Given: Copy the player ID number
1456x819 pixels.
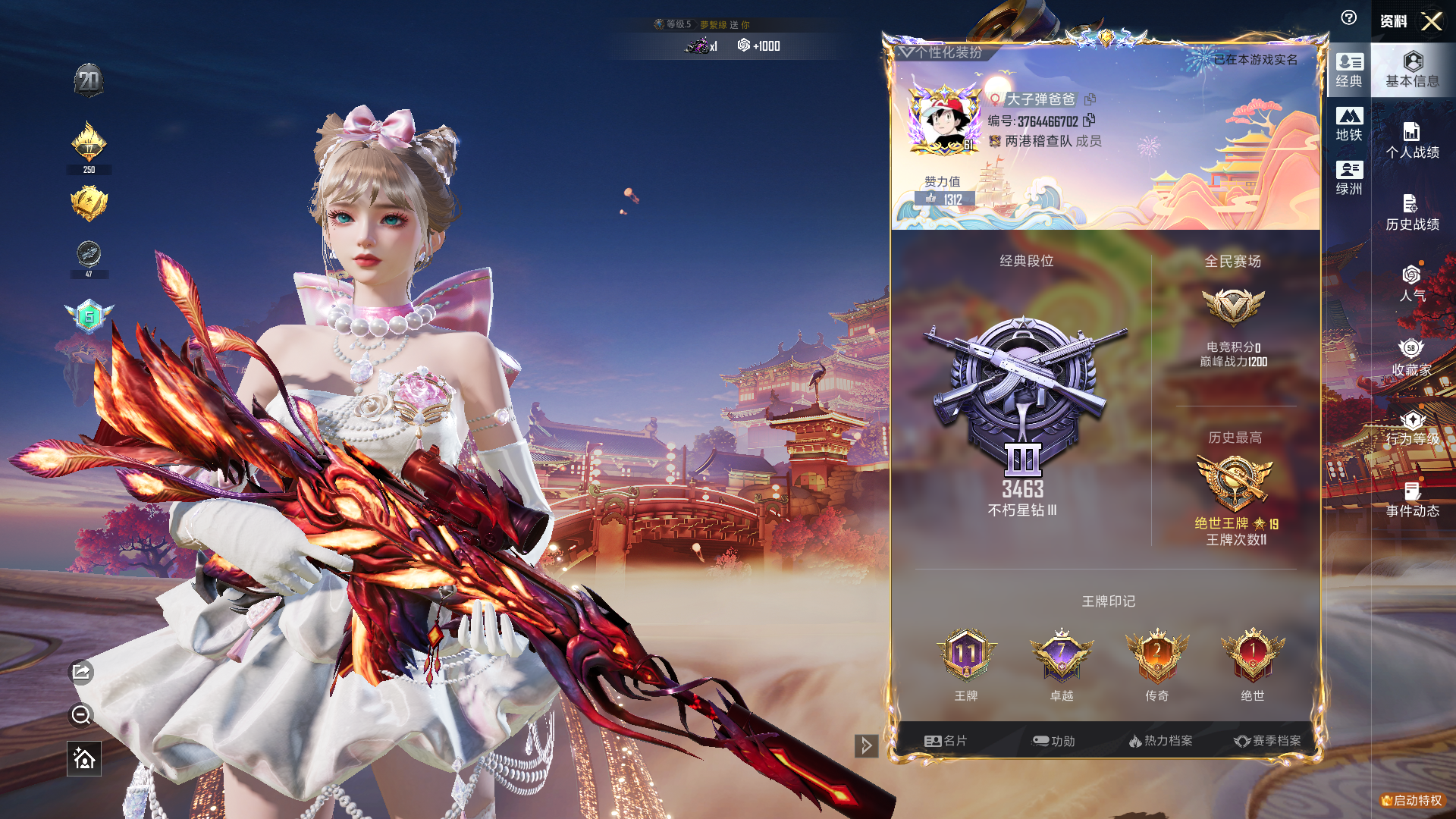Looking at the screenshot, I should coord(1089,121).
